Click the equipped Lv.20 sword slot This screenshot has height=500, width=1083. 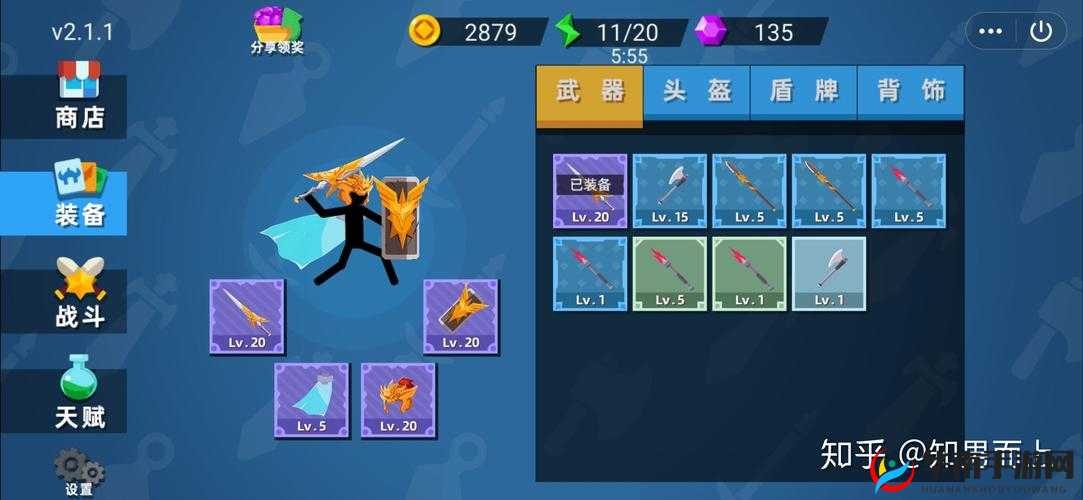click(x=247, y=316)
